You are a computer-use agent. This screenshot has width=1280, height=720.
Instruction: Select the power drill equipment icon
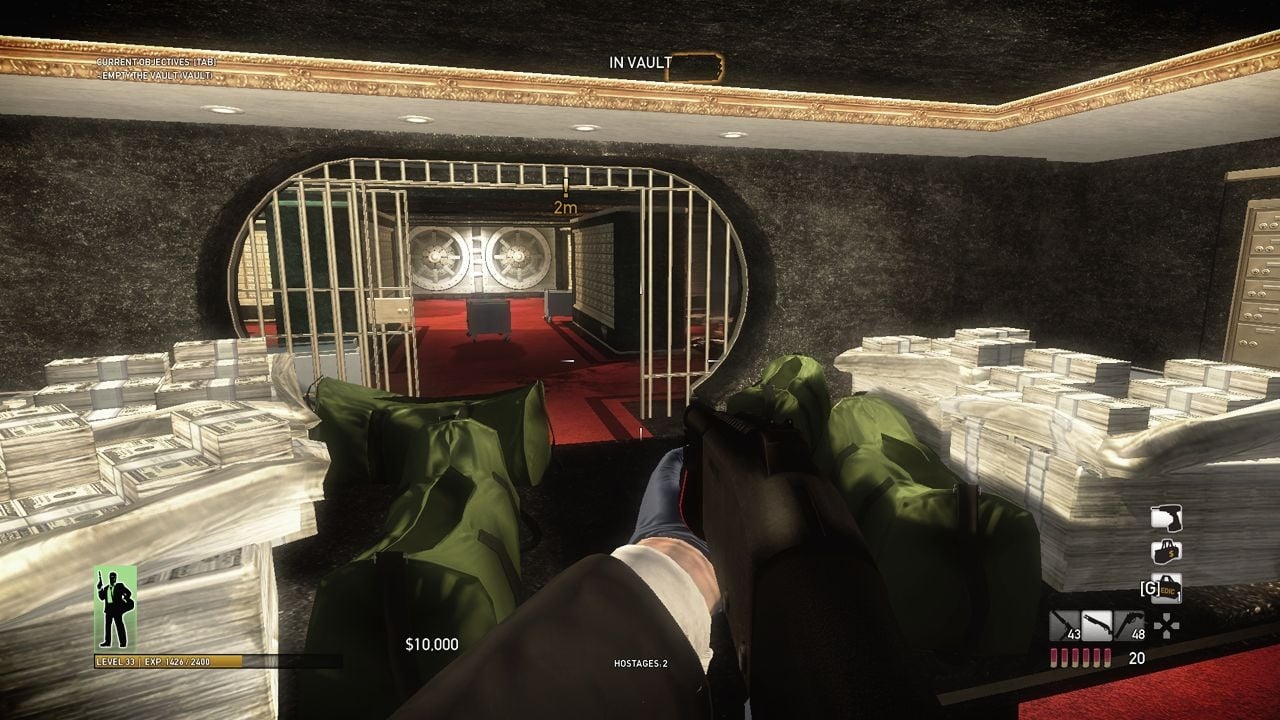1168,518
